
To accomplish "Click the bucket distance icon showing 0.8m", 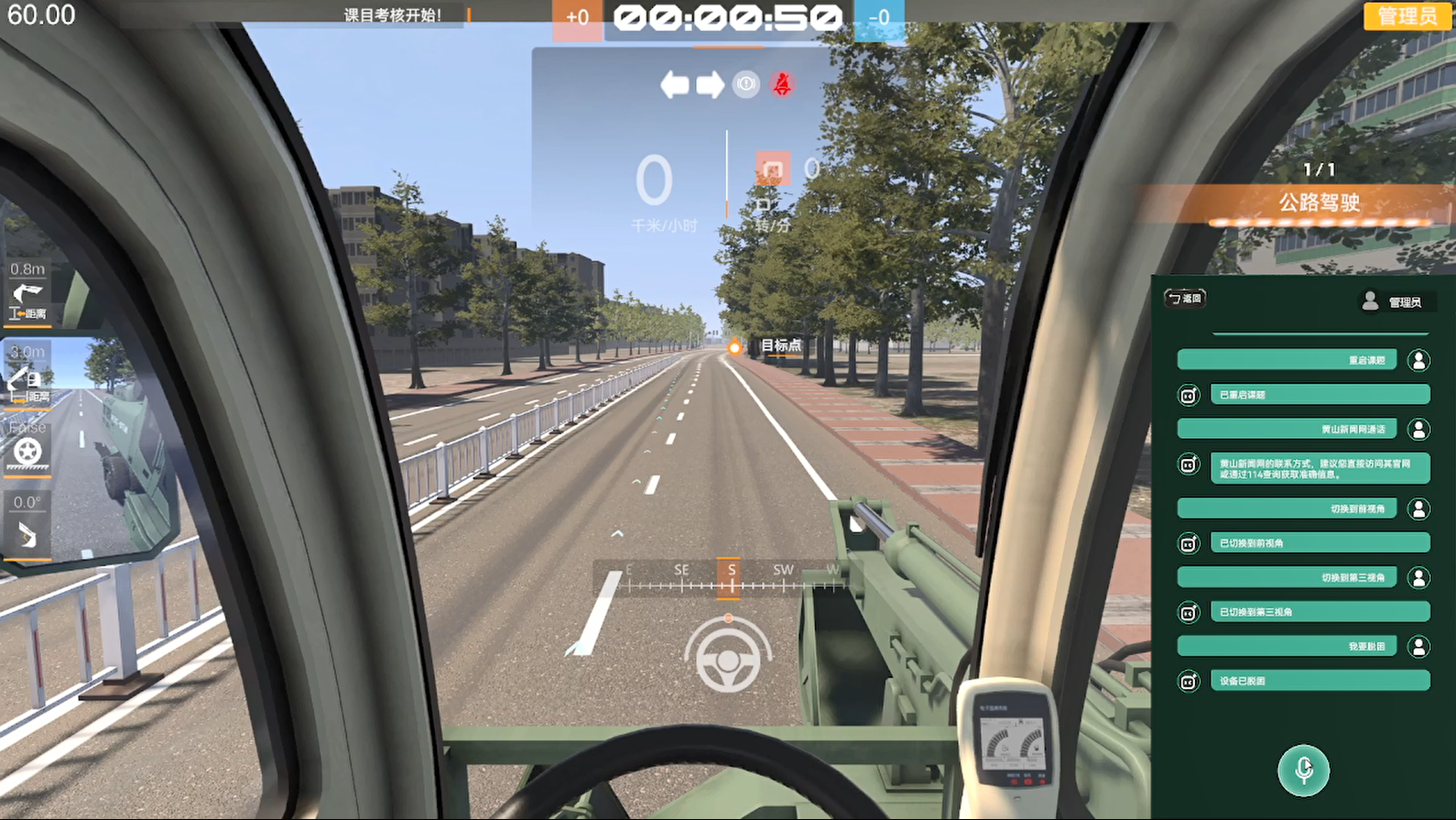I will click(29, 295).
